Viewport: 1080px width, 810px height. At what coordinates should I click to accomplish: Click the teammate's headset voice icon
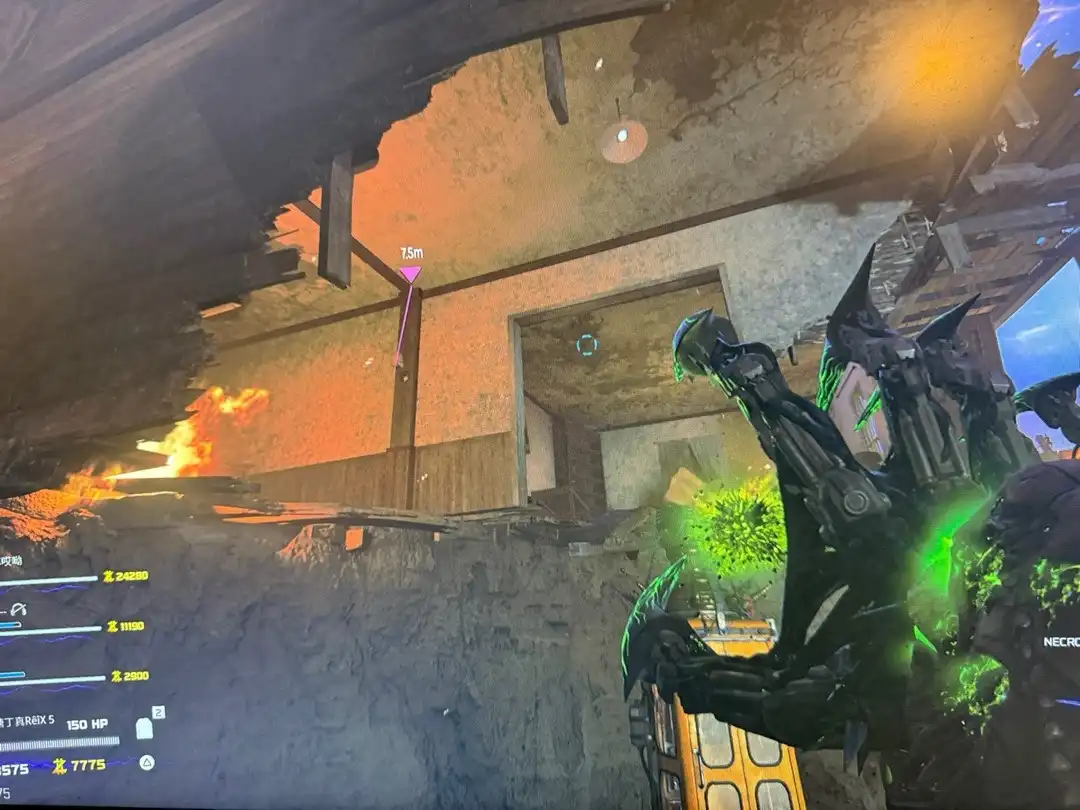pyautogui.click(x=20, y=608)
